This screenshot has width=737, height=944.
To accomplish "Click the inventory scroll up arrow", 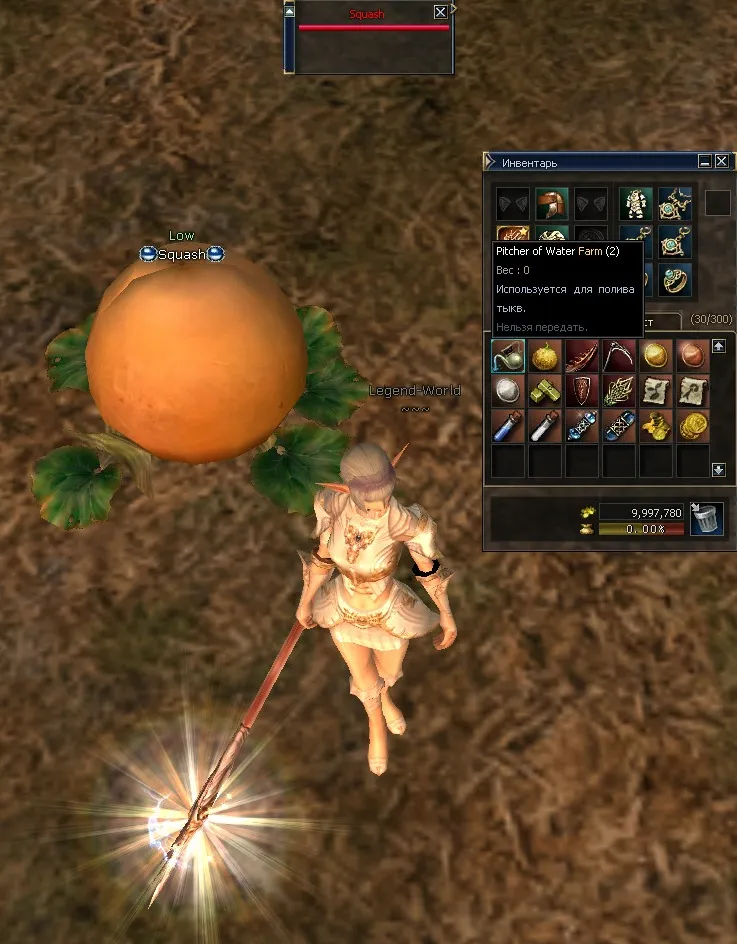I will pyautogui.click(x=718, y=346).
